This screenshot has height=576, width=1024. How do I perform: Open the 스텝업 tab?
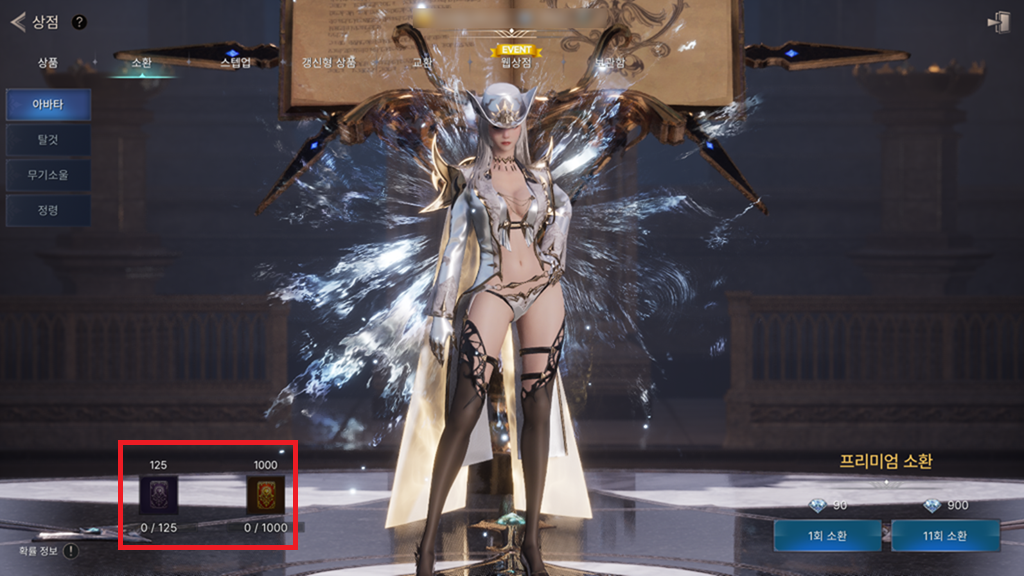(x=236, y=62)
